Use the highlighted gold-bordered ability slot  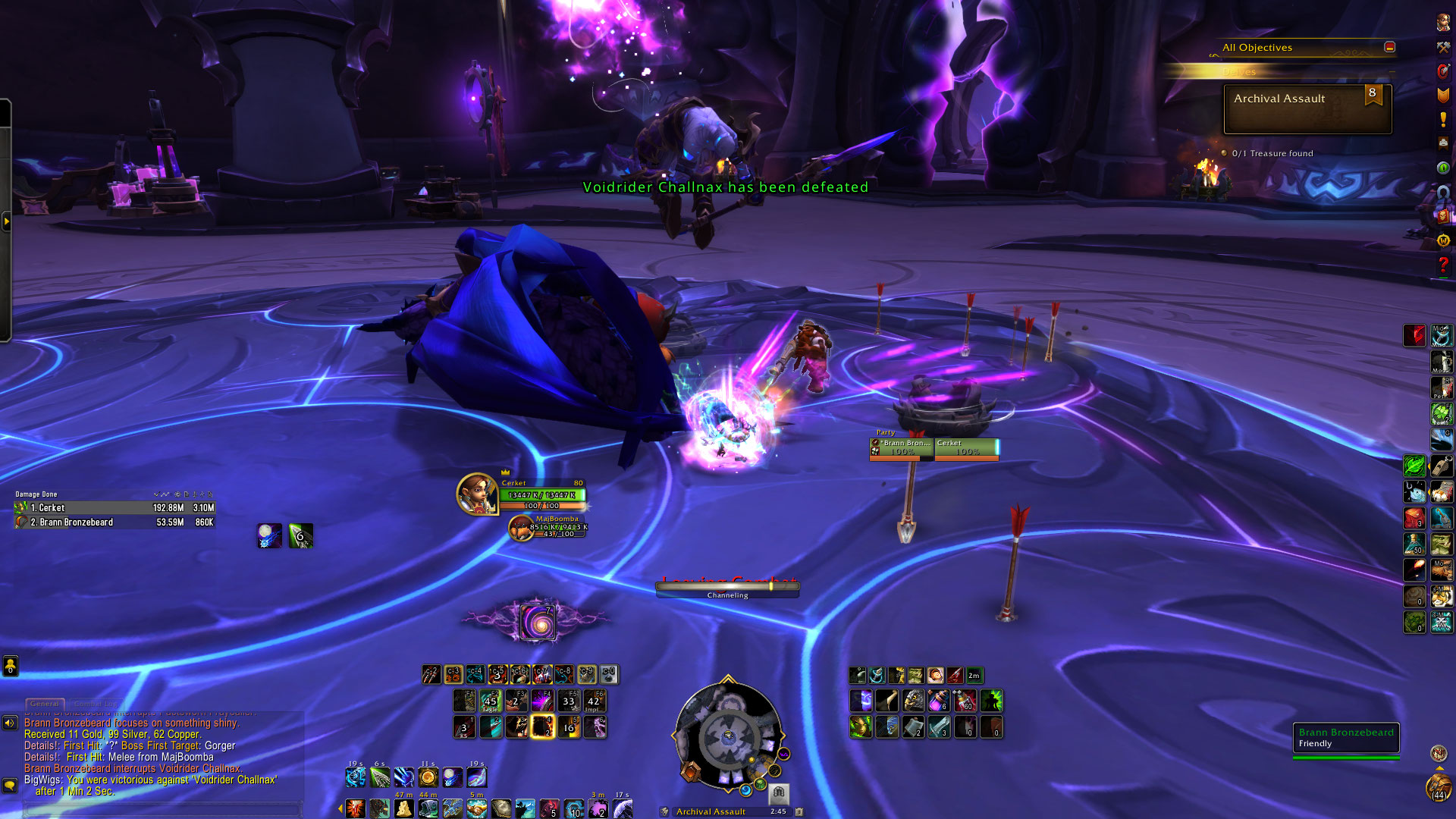[542, 726]
